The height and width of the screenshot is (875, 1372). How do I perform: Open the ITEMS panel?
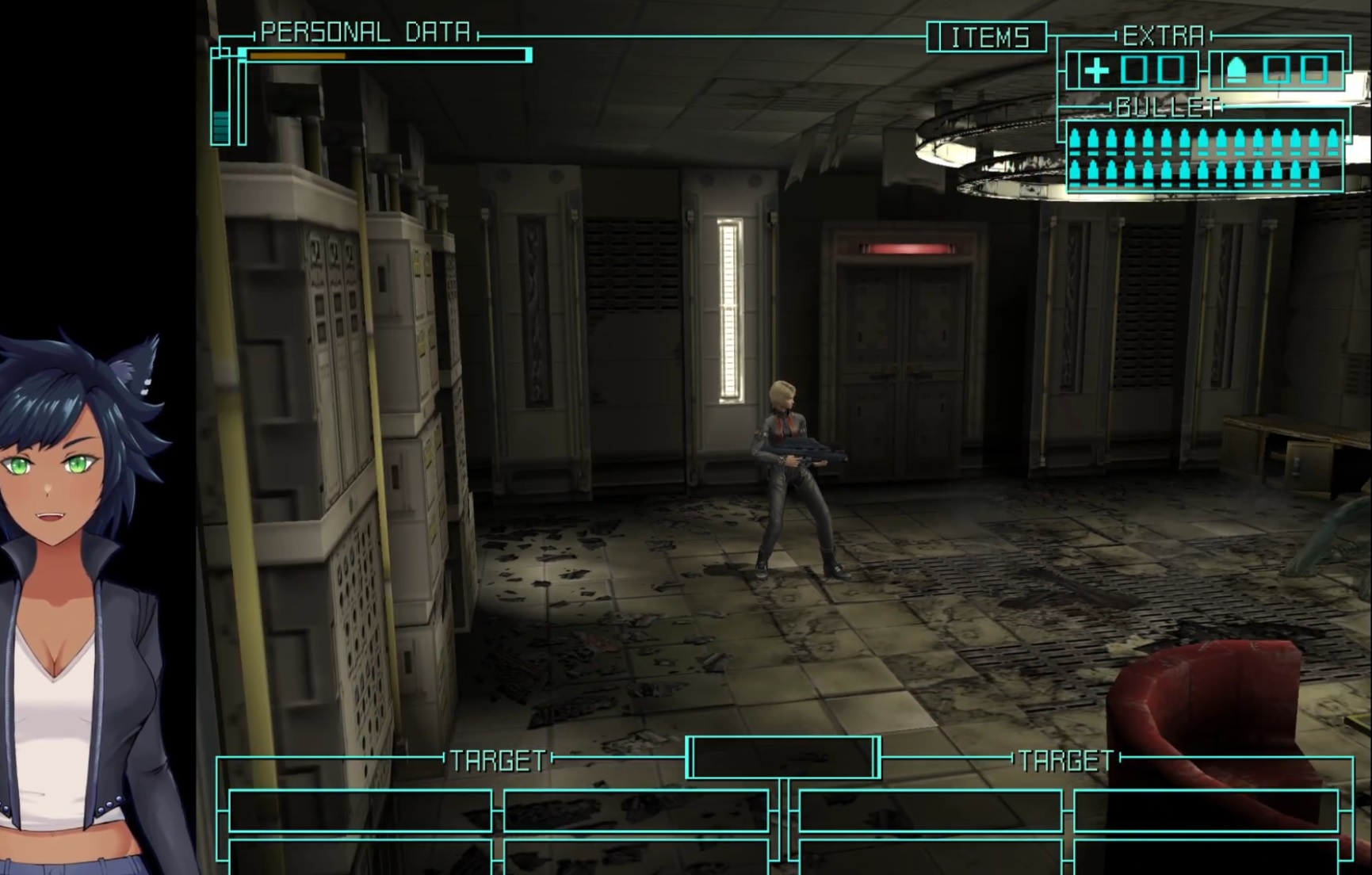(x=988, y=37)
